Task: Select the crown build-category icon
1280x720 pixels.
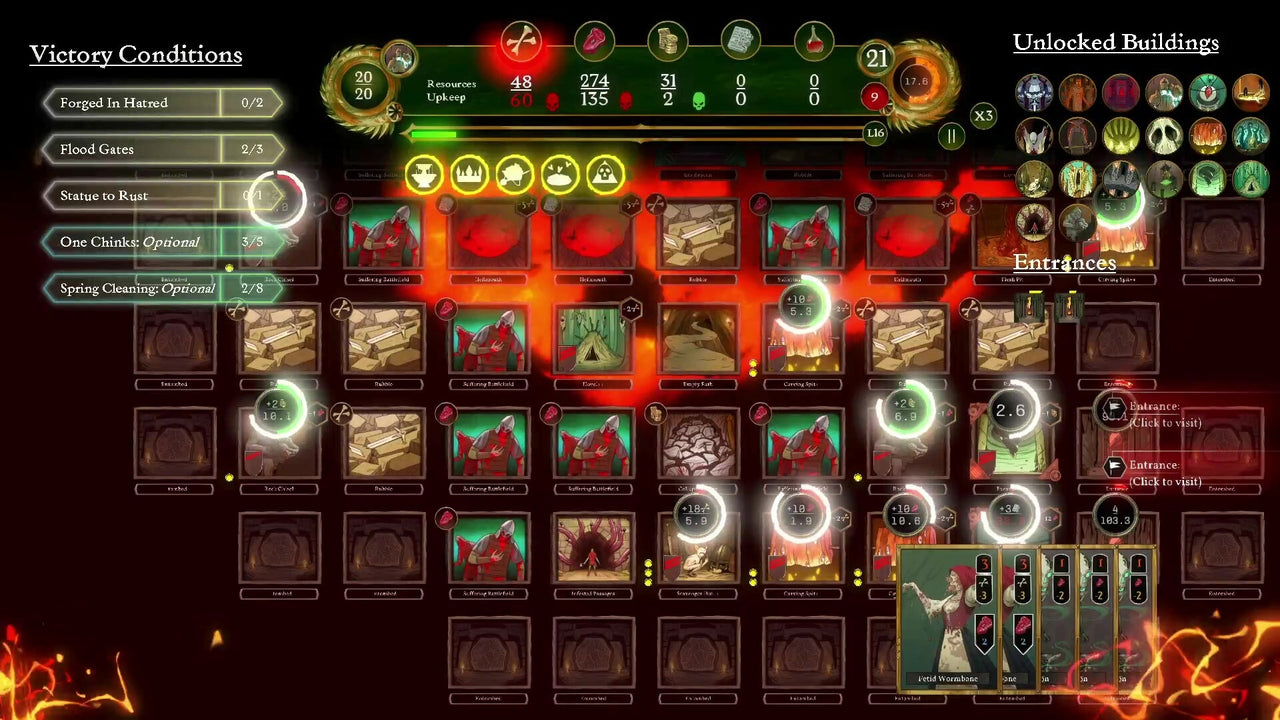Action: (467, 174)
